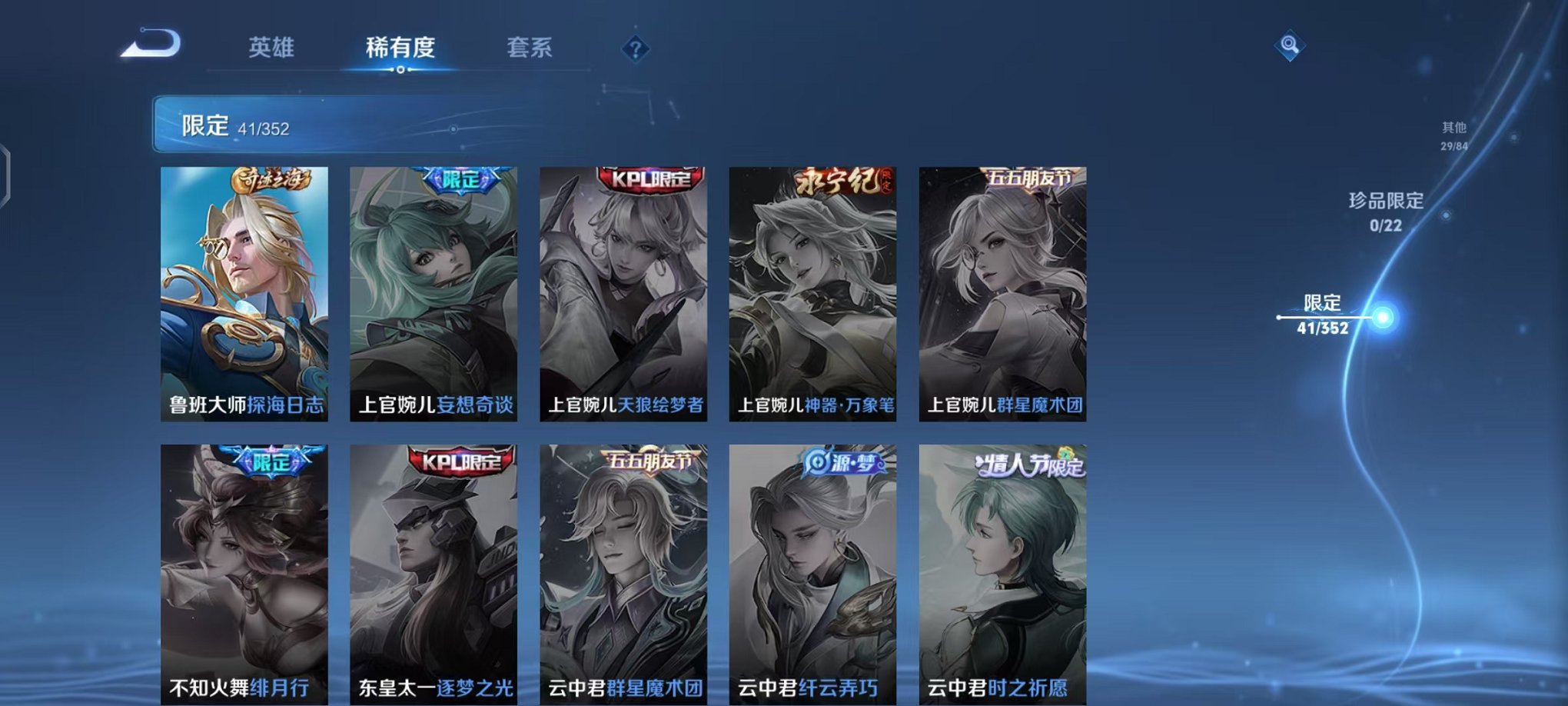Click the node marker near 珍品限定
This screenshot has height=706, width=1568.
point(1447,215)
